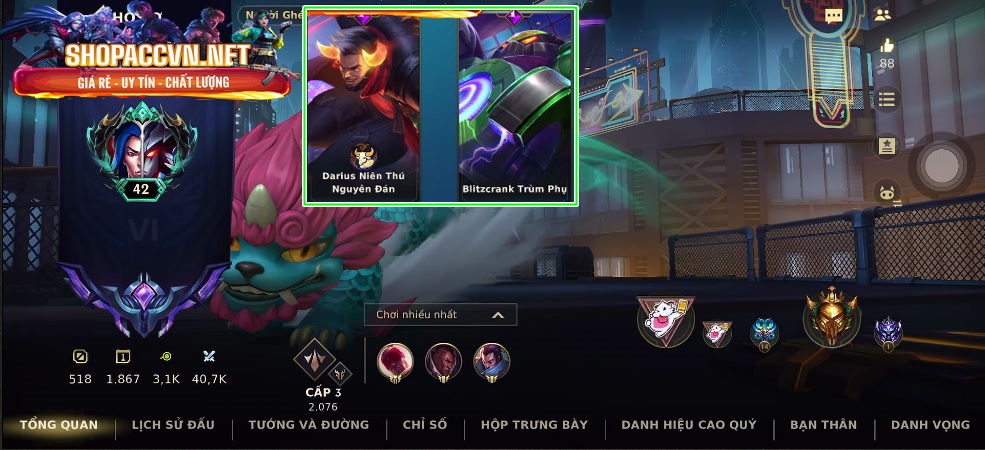The width and height of the screenshot is (985, 450).
Task: Open the list icon in the side column
Action: [x=886, y=98]
